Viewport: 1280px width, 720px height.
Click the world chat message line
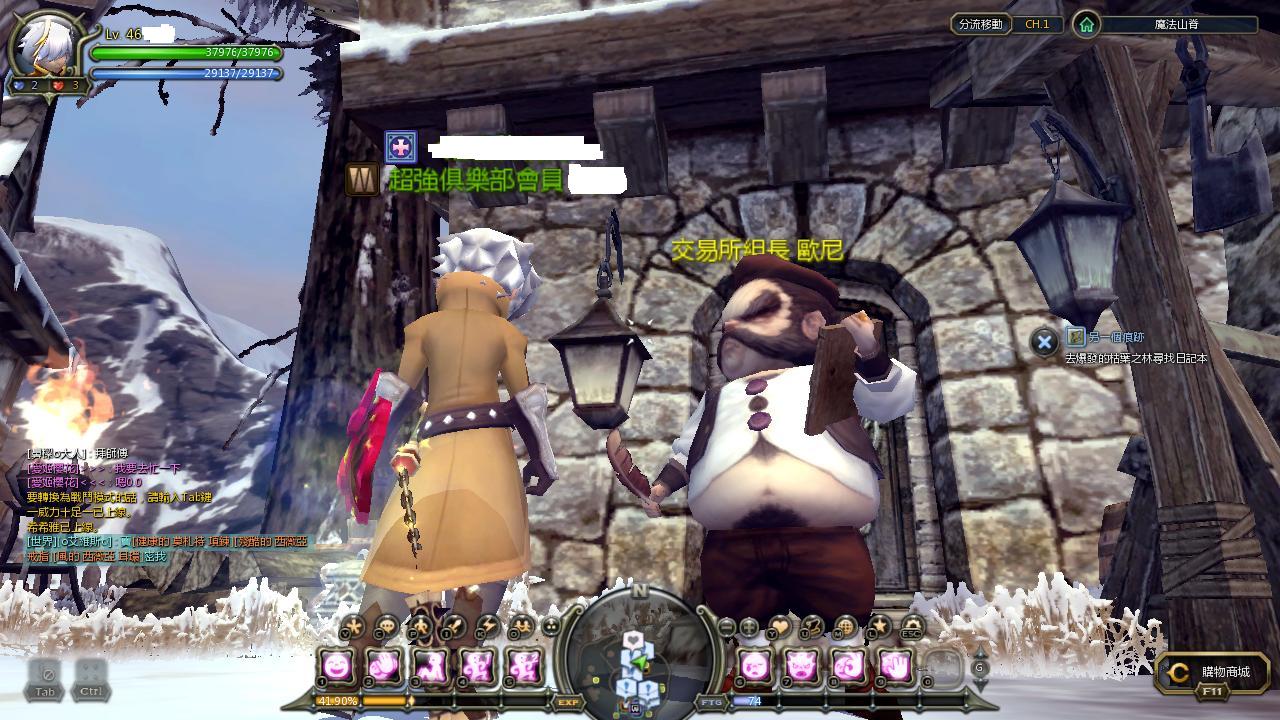point(165,541)
